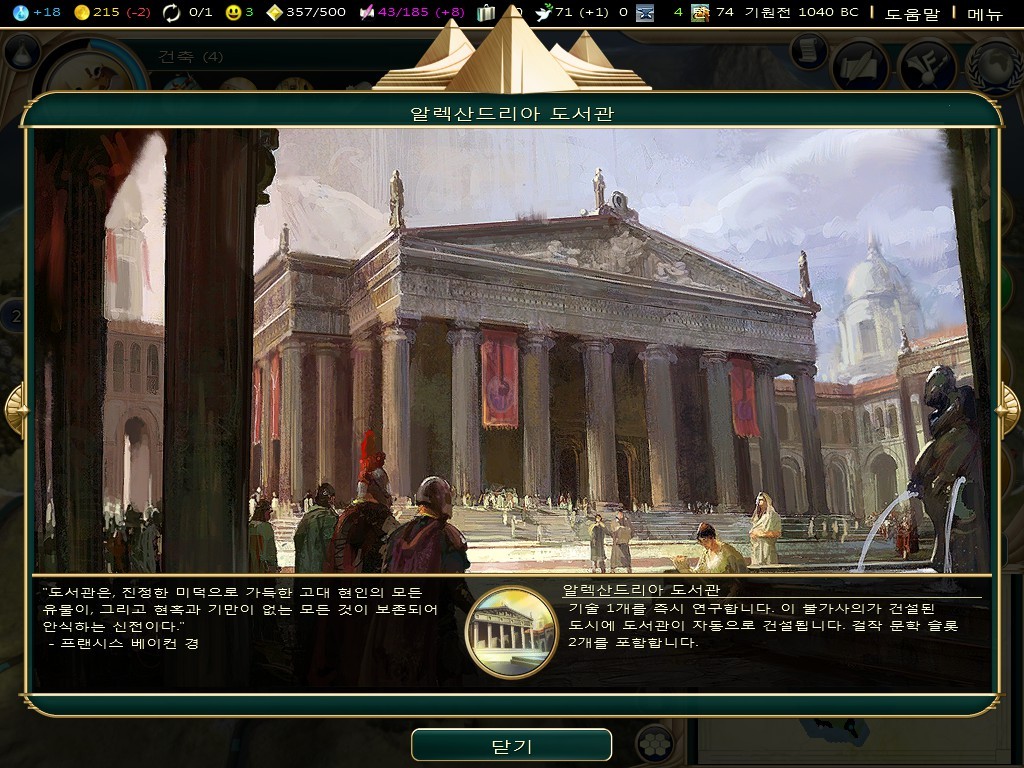Click the trade routes circular arrows indicator

point(172,12)
